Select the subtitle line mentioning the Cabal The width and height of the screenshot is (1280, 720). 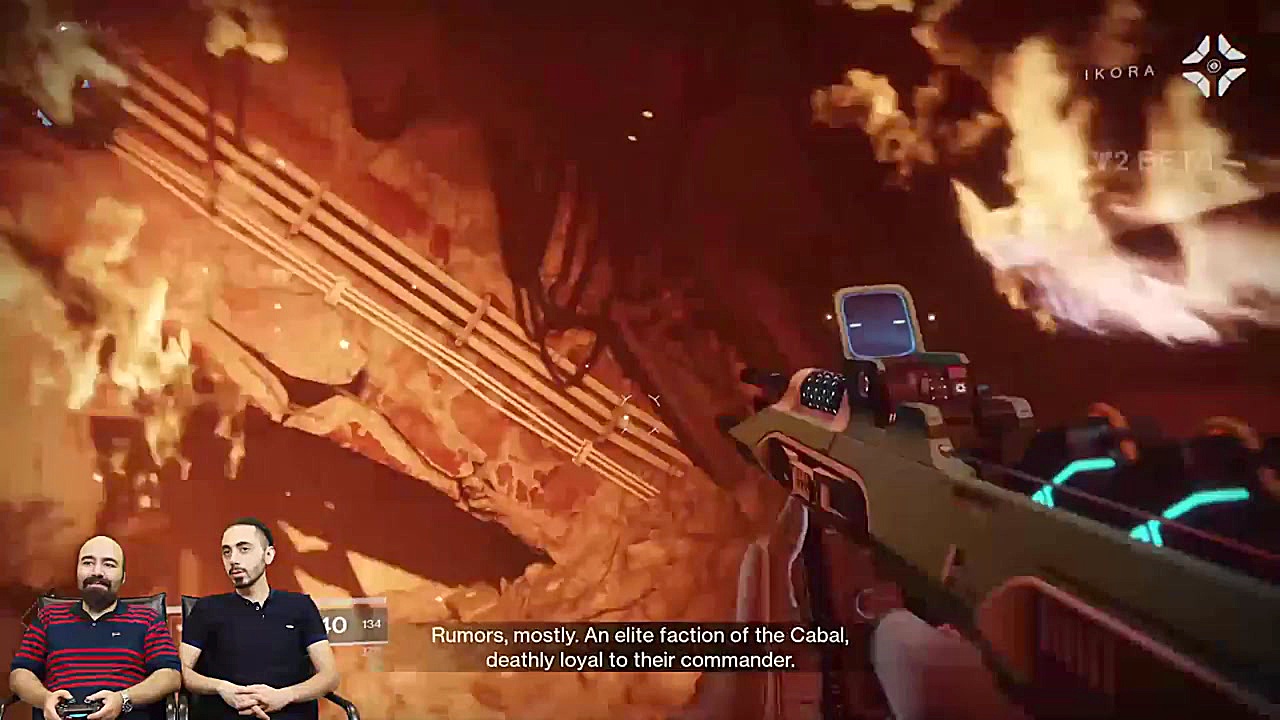(x=640, y=634)
